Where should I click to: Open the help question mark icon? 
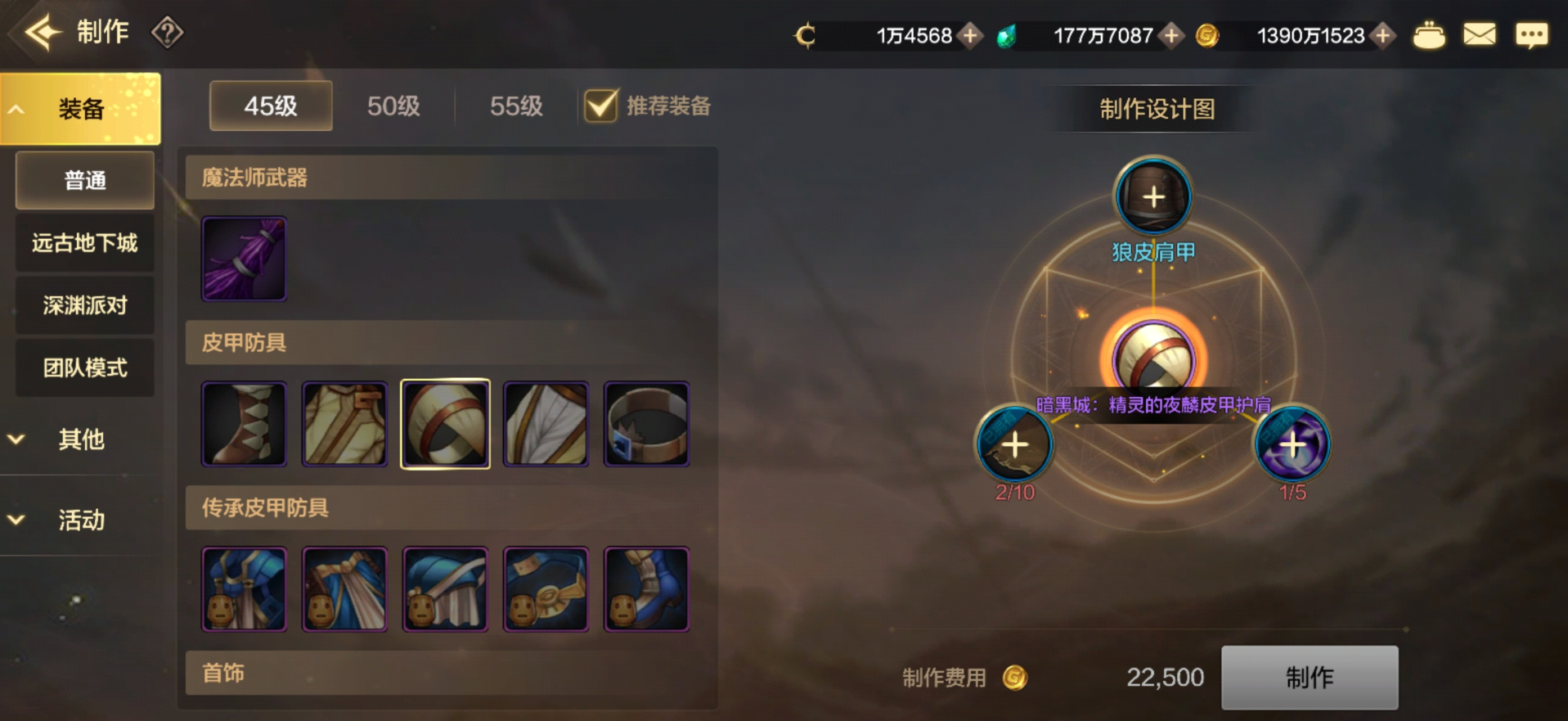pos(167,33)
